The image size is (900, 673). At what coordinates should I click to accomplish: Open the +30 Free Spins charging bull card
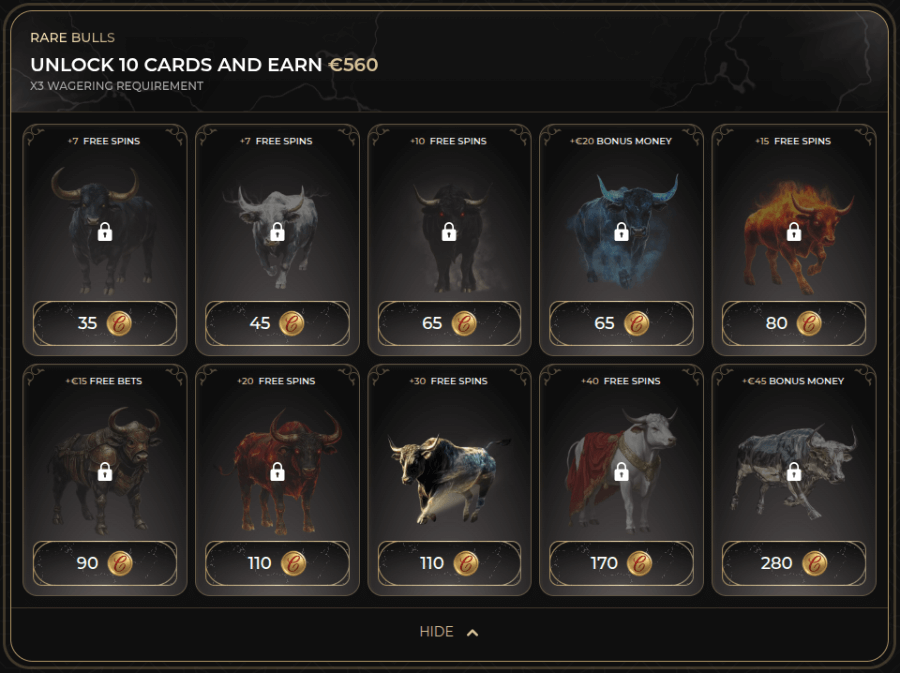coord(449,472)
